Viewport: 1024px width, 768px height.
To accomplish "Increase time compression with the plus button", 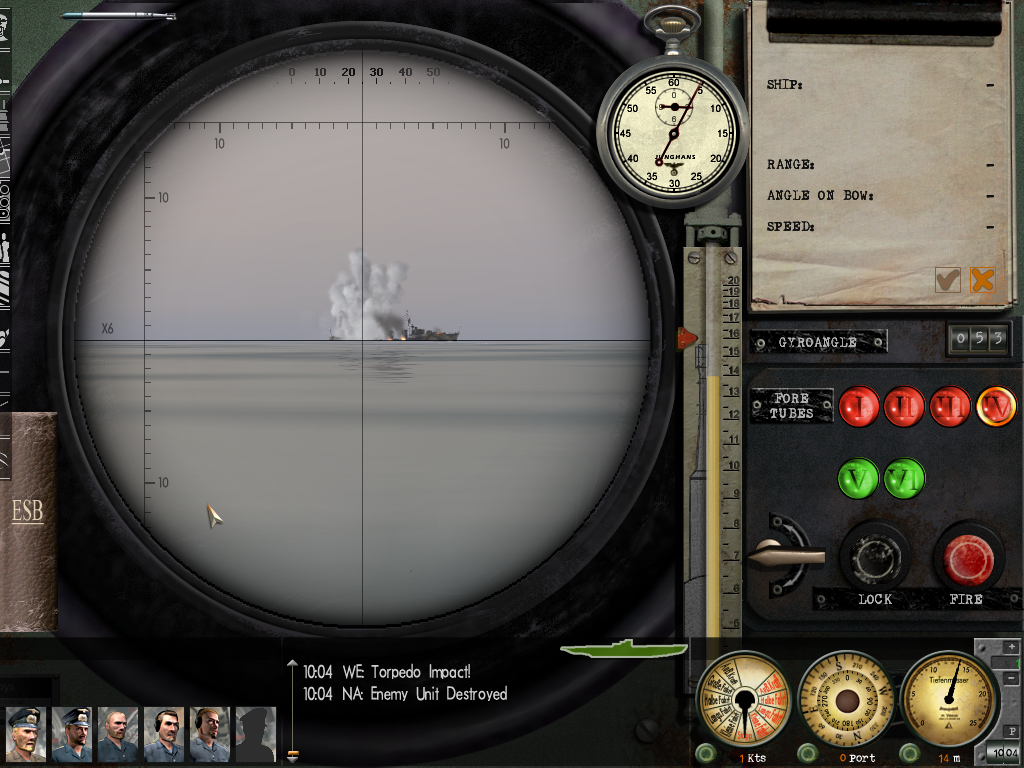I will pyautogui.click(x=1011, y=647).
